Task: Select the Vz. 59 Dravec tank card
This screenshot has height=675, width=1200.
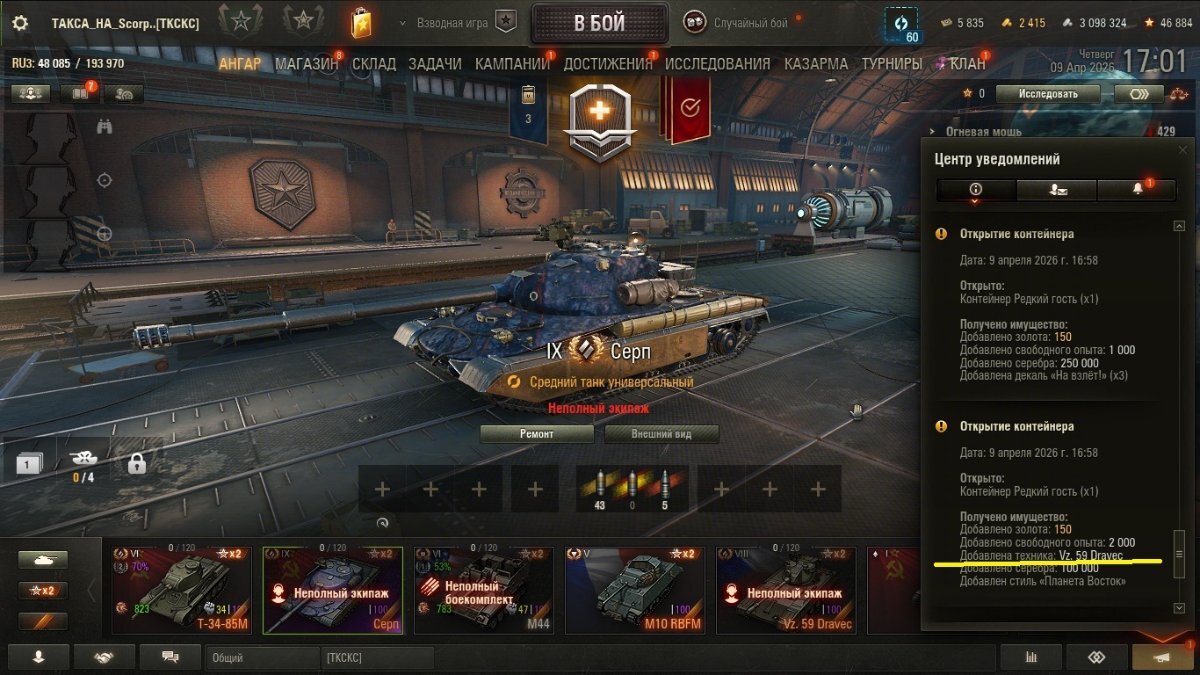Action: pyautogui.click(x=785, y=590)
